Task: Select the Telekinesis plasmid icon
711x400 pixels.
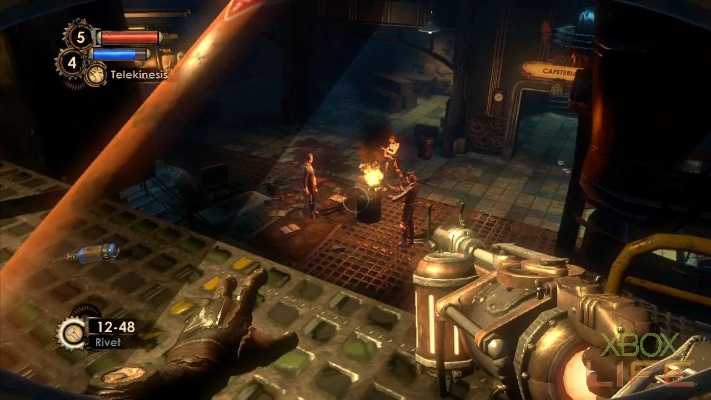Action: coord(96,74)
